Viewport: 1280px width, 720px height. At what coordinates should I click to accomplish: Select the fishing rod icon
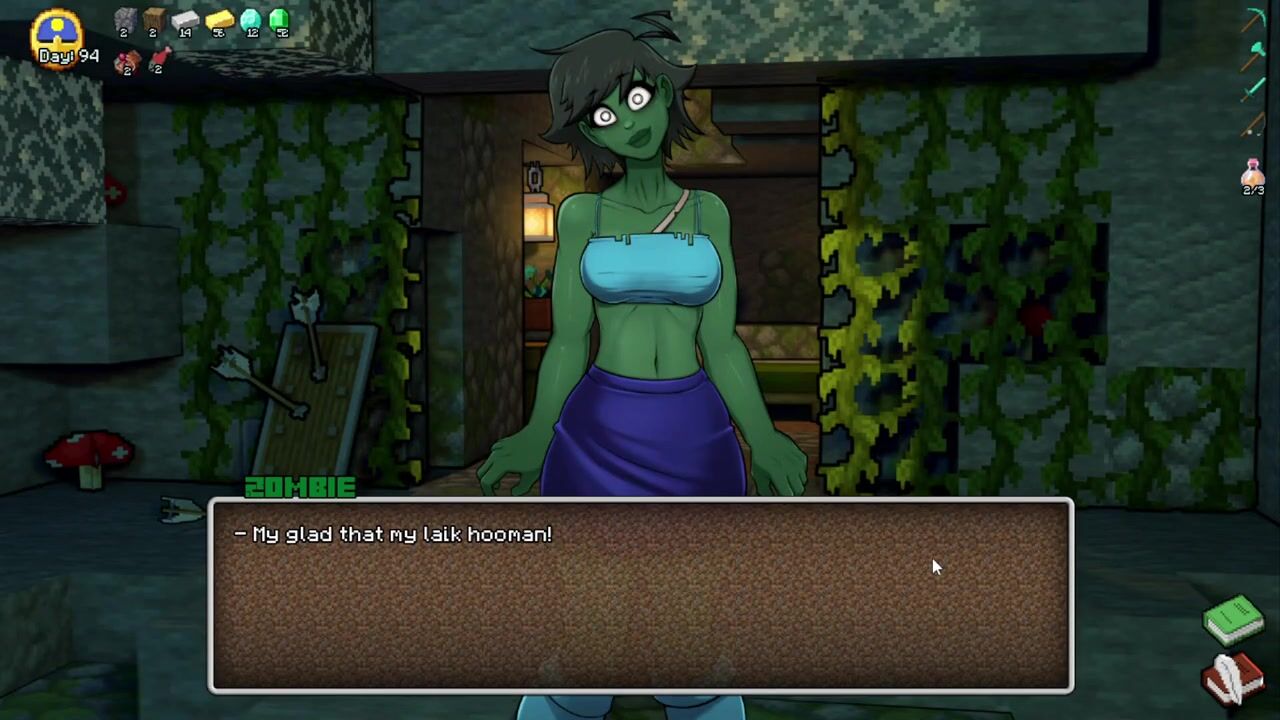click(1254, 126)
